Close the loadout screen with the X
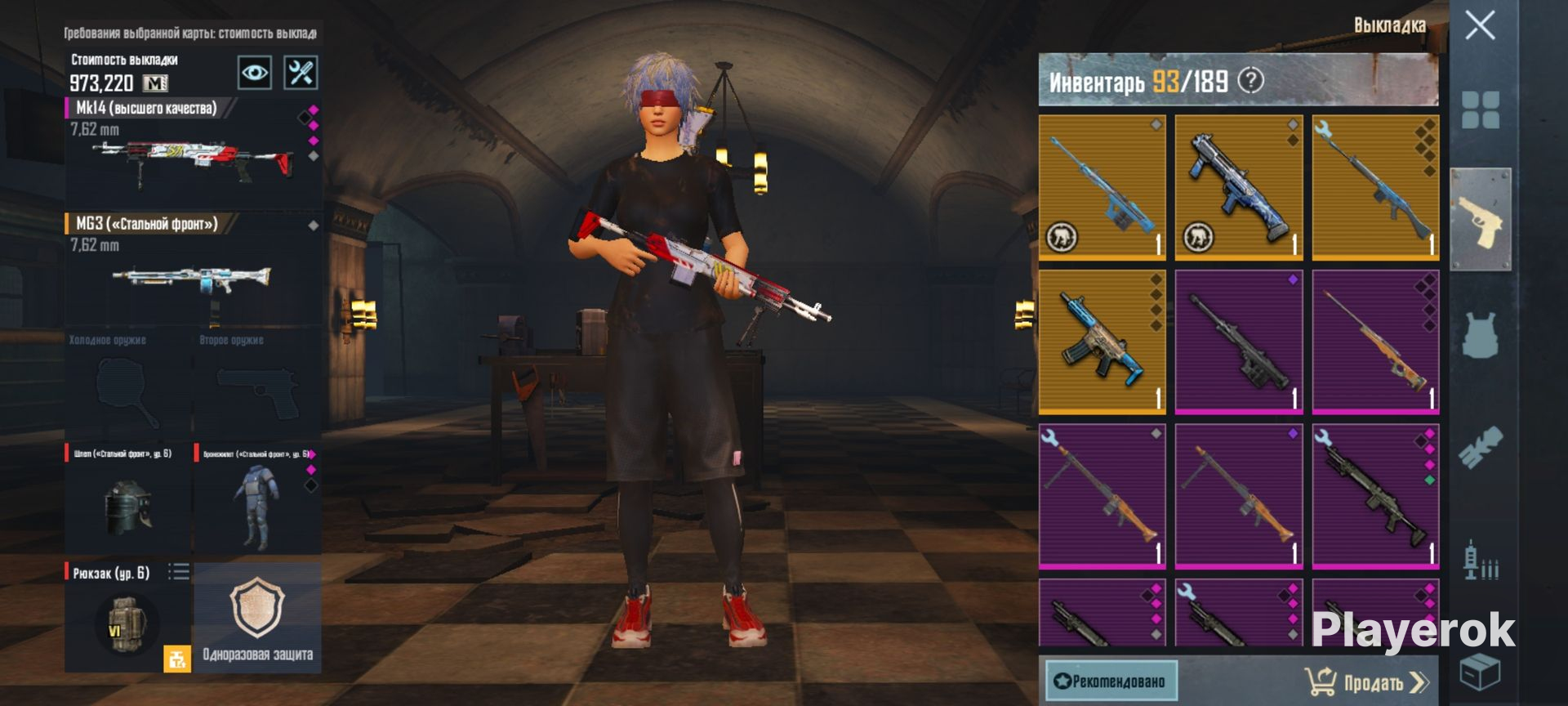 click(x=1480, y=26)
